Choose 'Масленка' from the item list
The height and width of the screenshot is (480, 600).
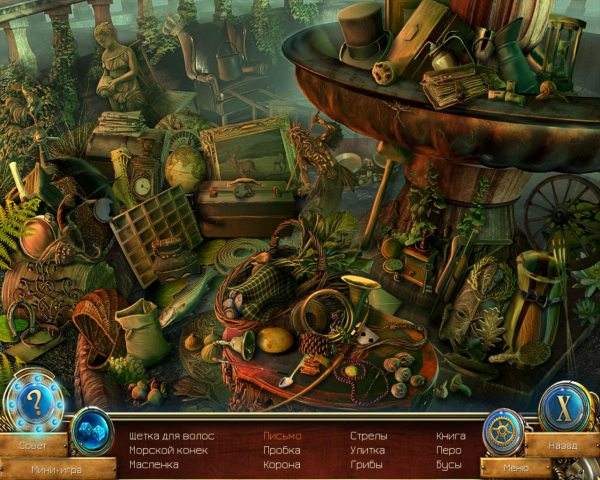pyautogui.click(x=154, y=465)
